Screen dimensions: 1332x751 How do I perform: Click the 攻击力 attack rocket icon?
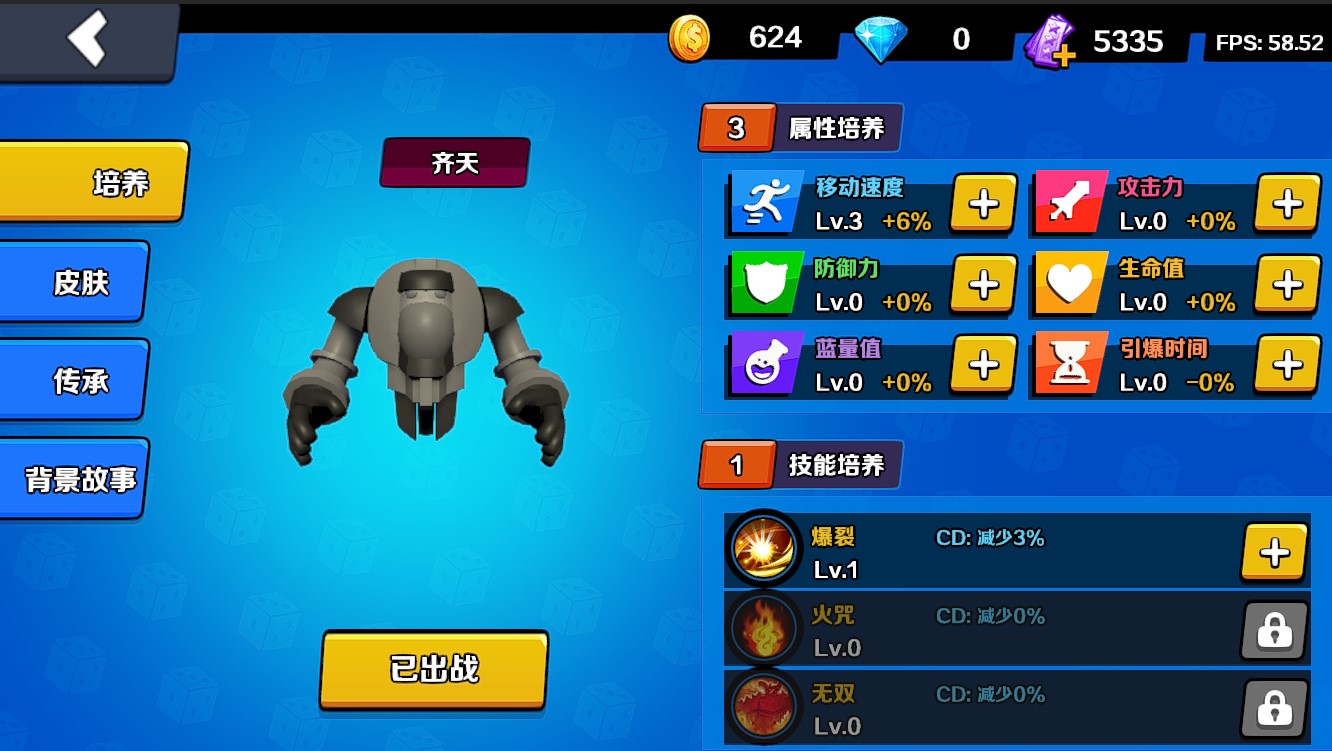point(1069,202)
